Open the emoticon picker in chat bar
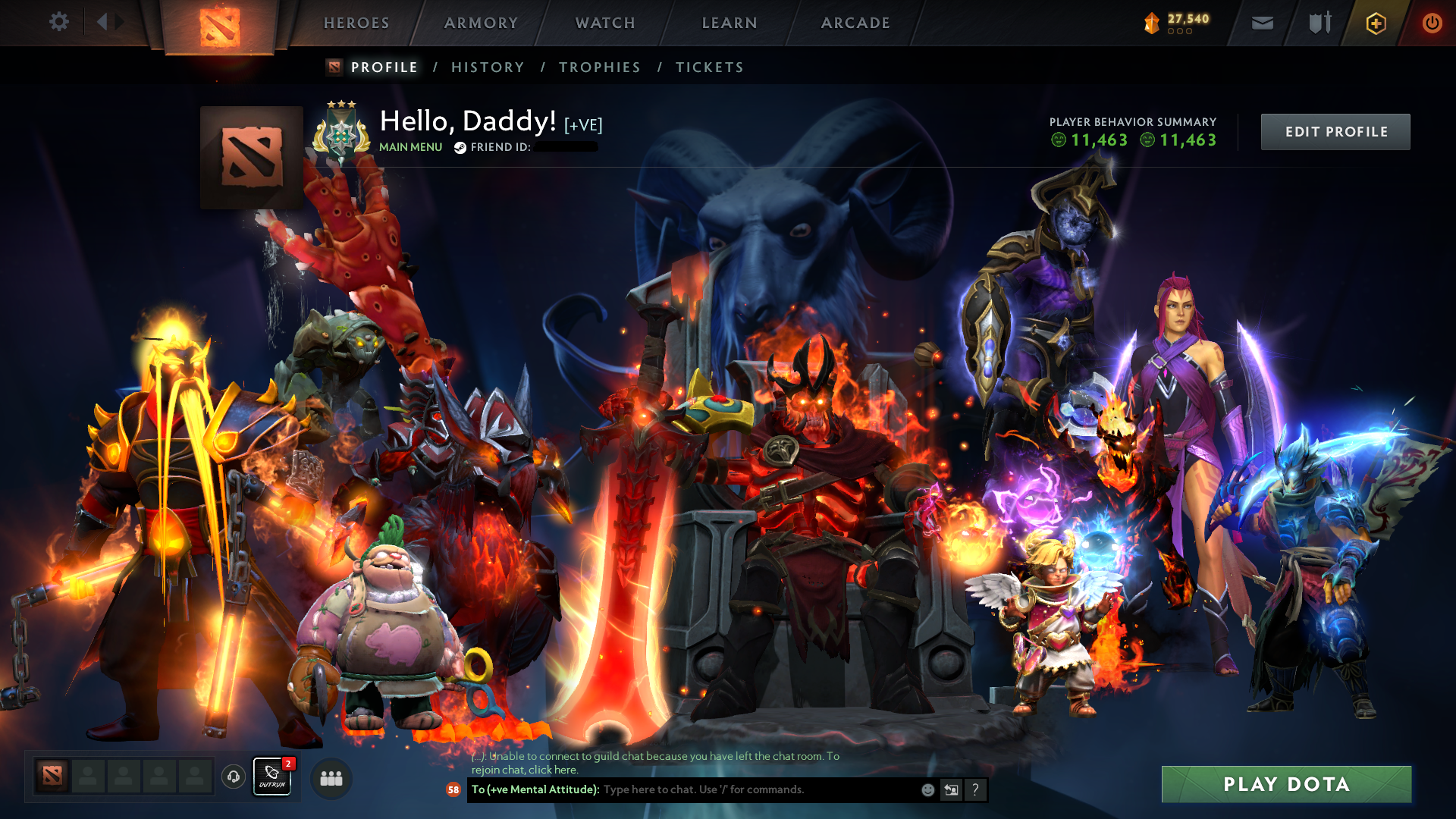This screenshot has height=819, width=1456. 927,789
